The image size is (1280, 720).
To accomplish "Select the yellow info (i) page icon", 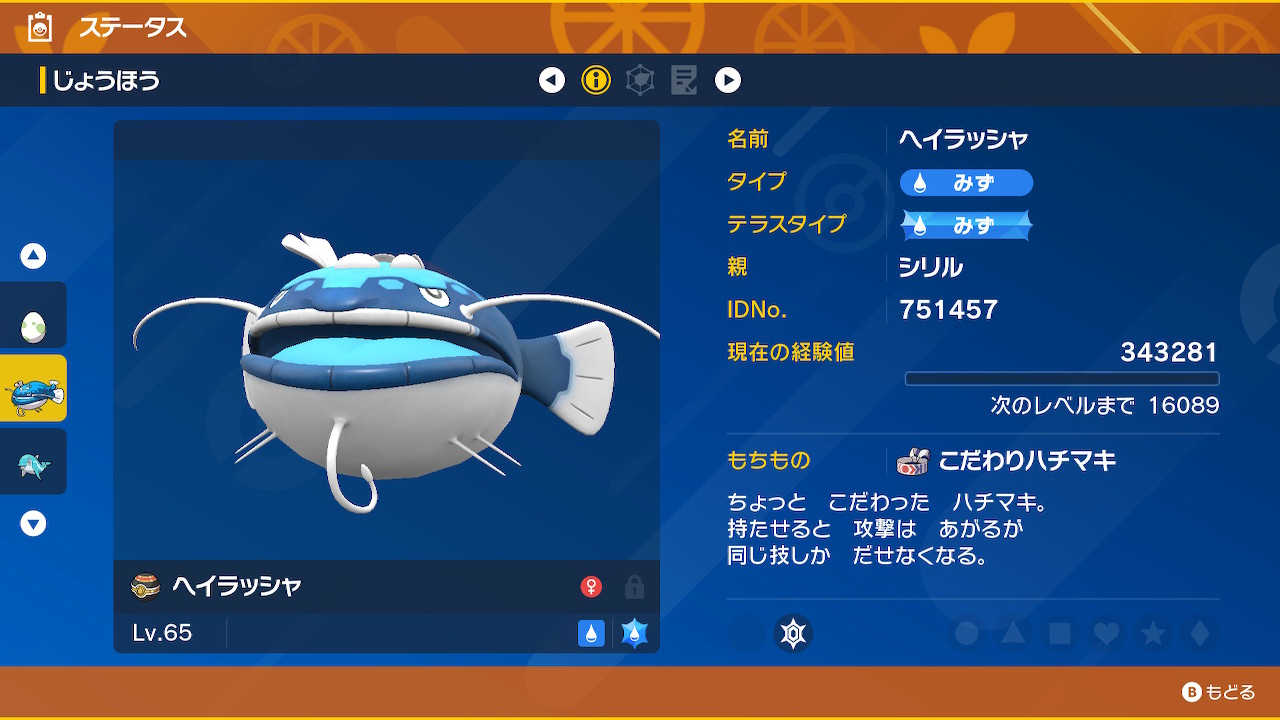I will [x=596, y=80].
